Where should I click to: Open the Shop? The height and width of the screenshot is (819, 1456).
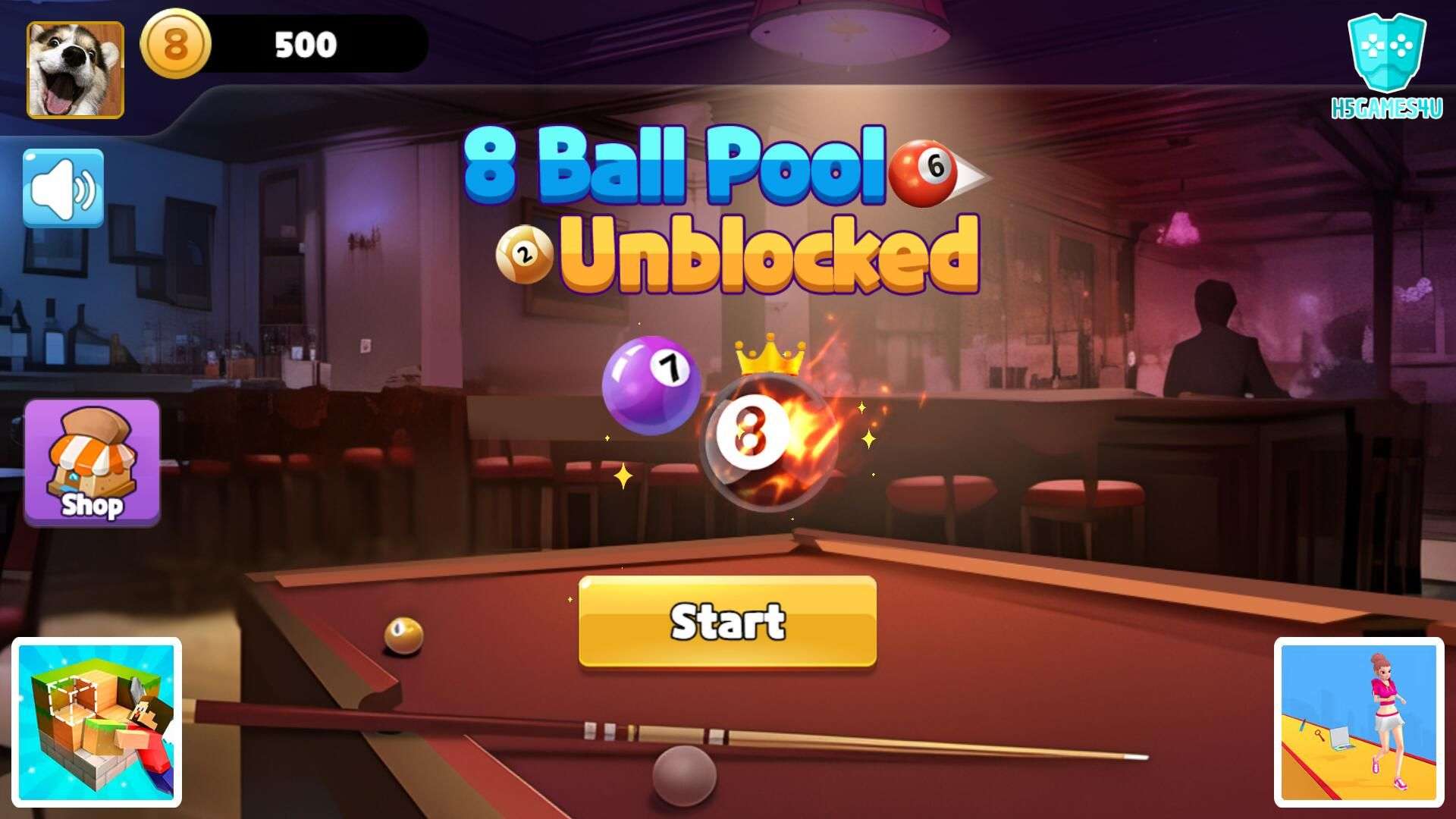(92, 463)
